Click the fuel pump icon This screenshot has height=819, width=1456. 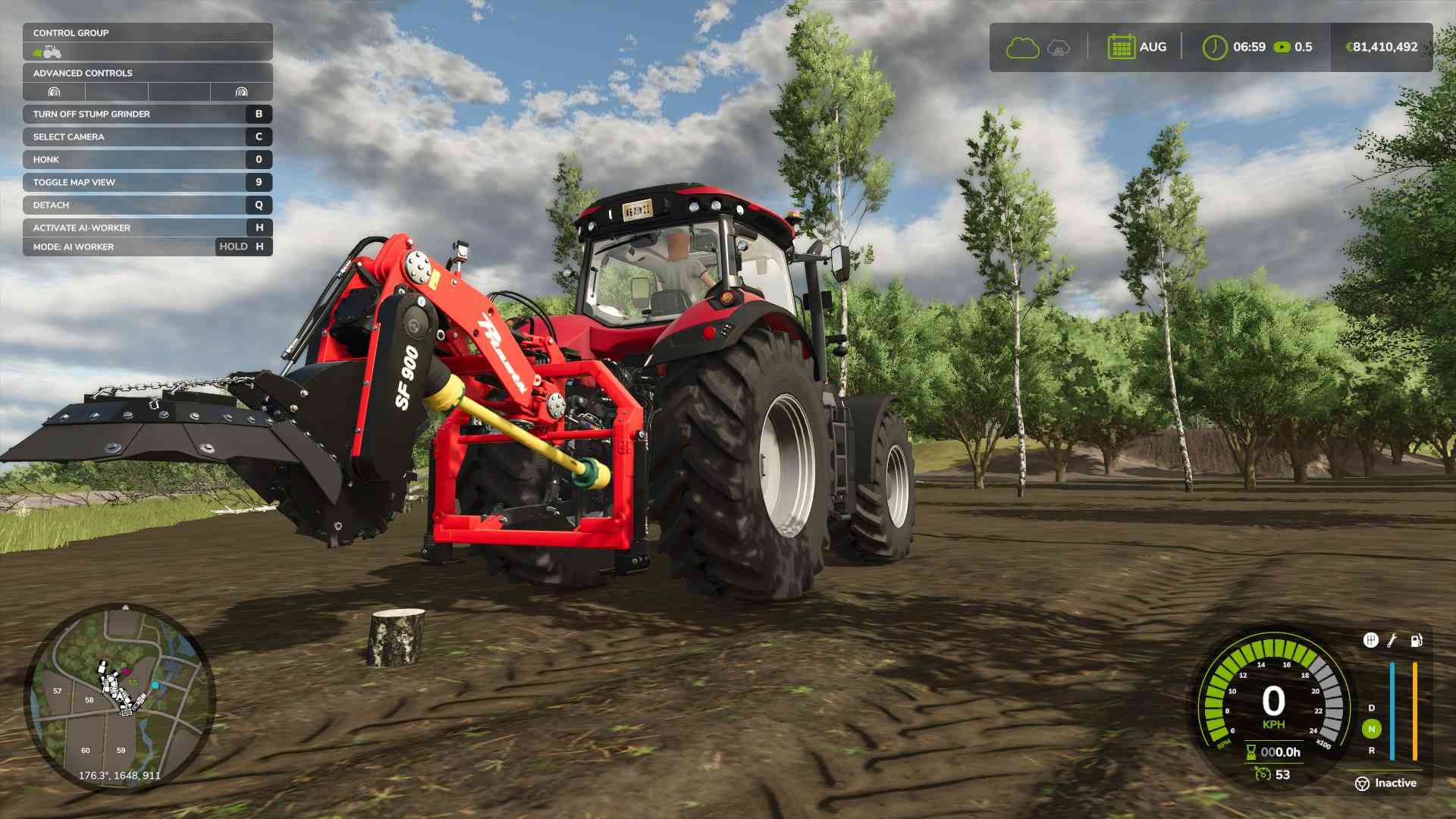coord(1416,641)
